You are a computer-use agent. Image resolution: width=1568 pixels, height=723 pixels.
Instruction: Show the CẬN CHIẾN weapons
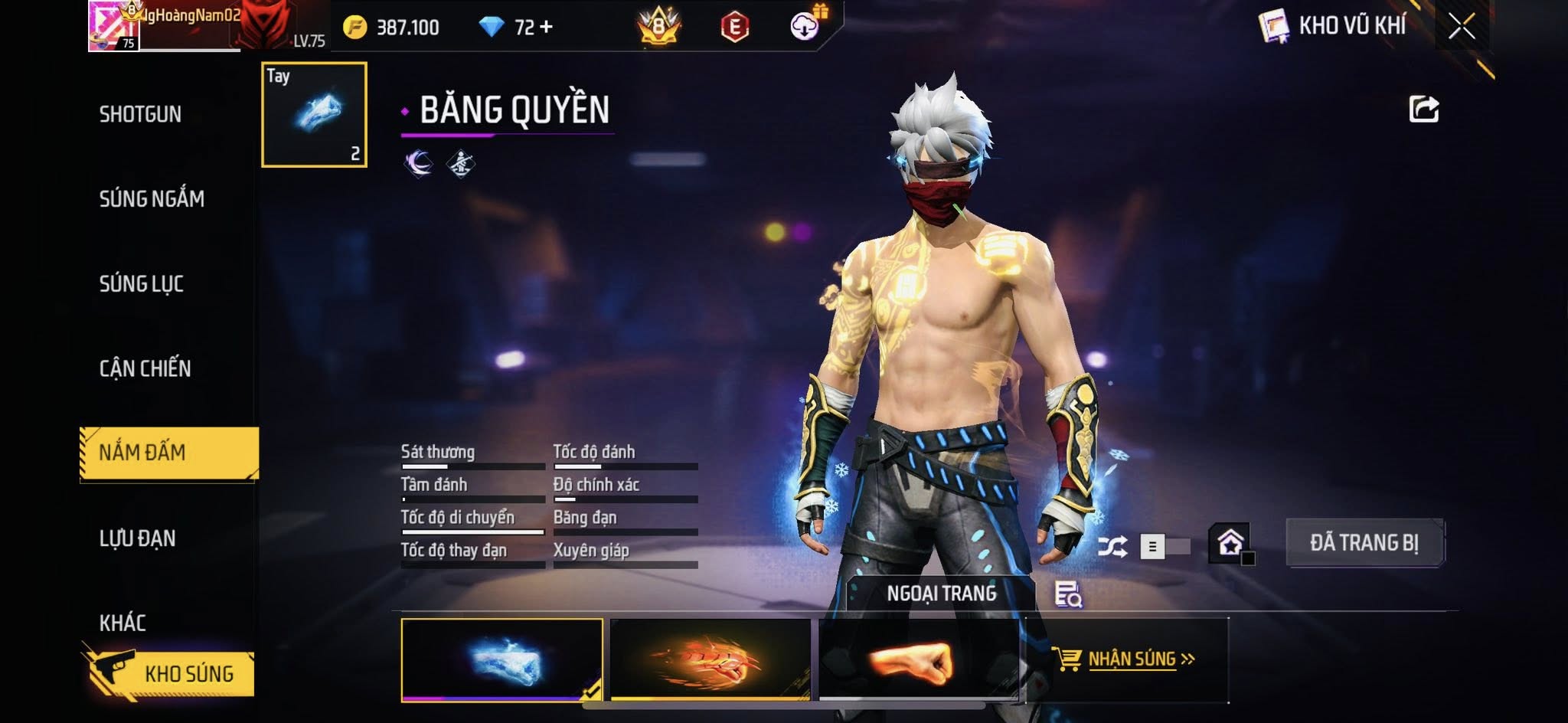[x=145, y=368]
